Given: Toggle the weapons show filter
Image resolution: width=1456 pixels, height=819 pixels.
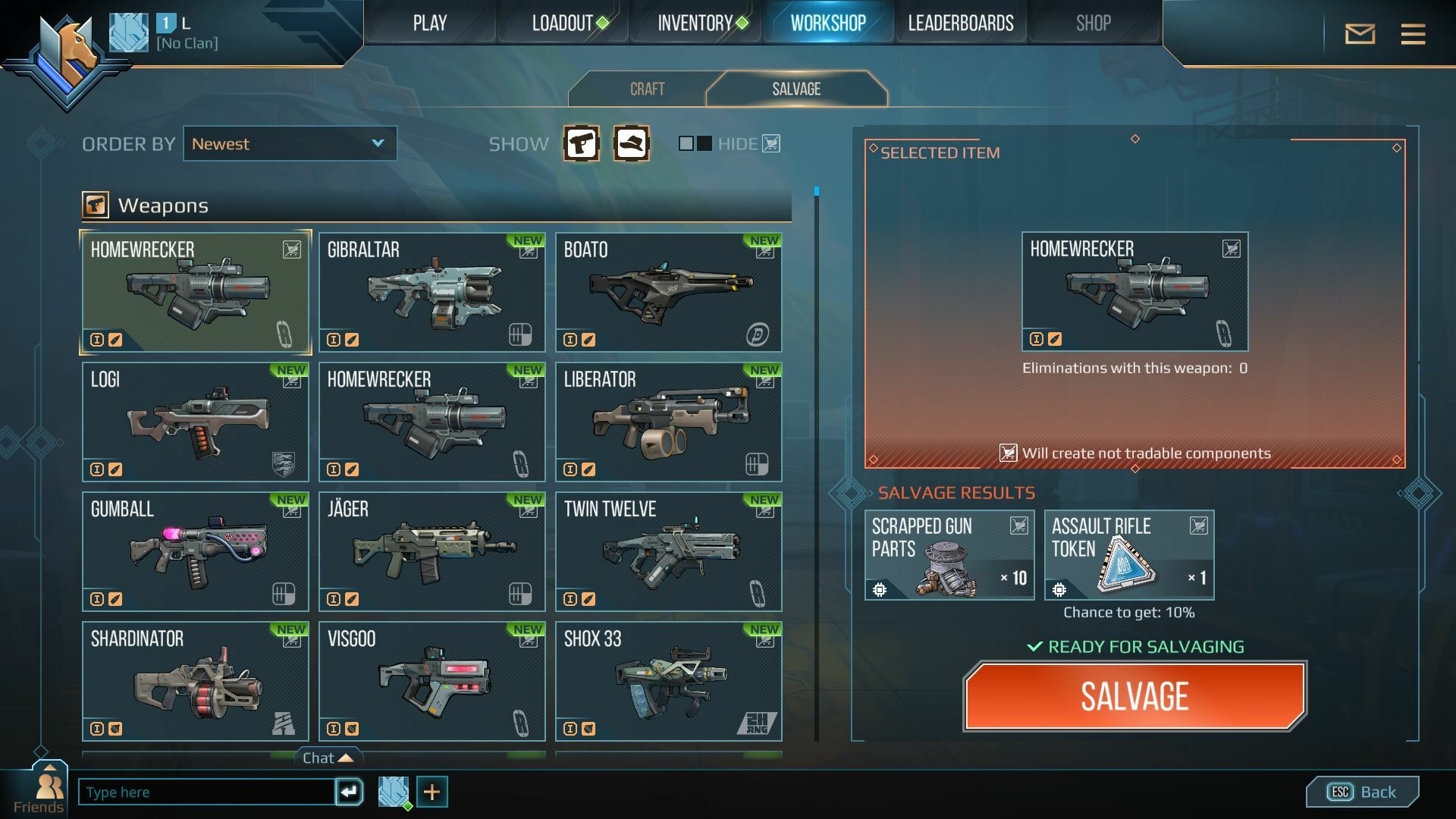Looking at the screenshot, I should point(582,143).
